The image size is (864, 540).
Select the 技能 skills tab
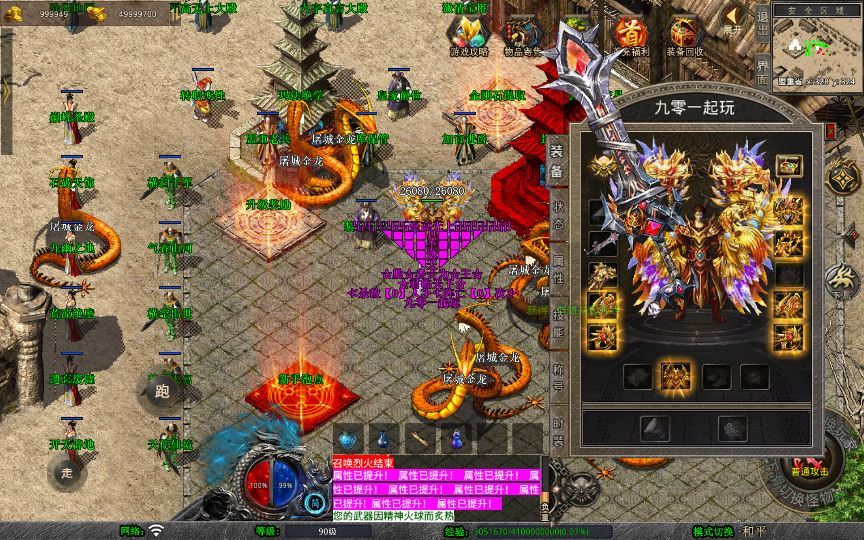(557, 324)
